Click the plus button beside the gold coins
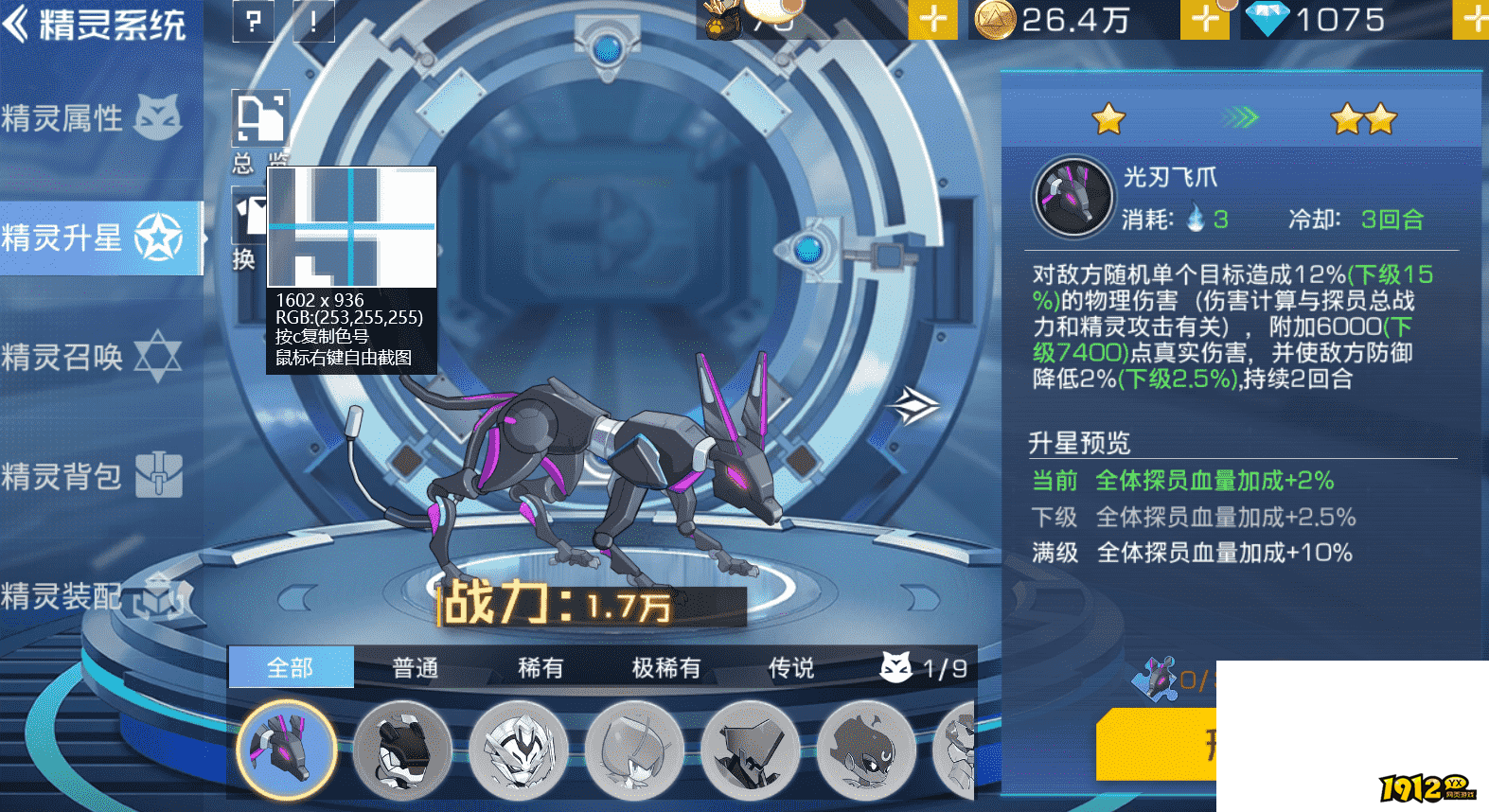 point(1205,20)
